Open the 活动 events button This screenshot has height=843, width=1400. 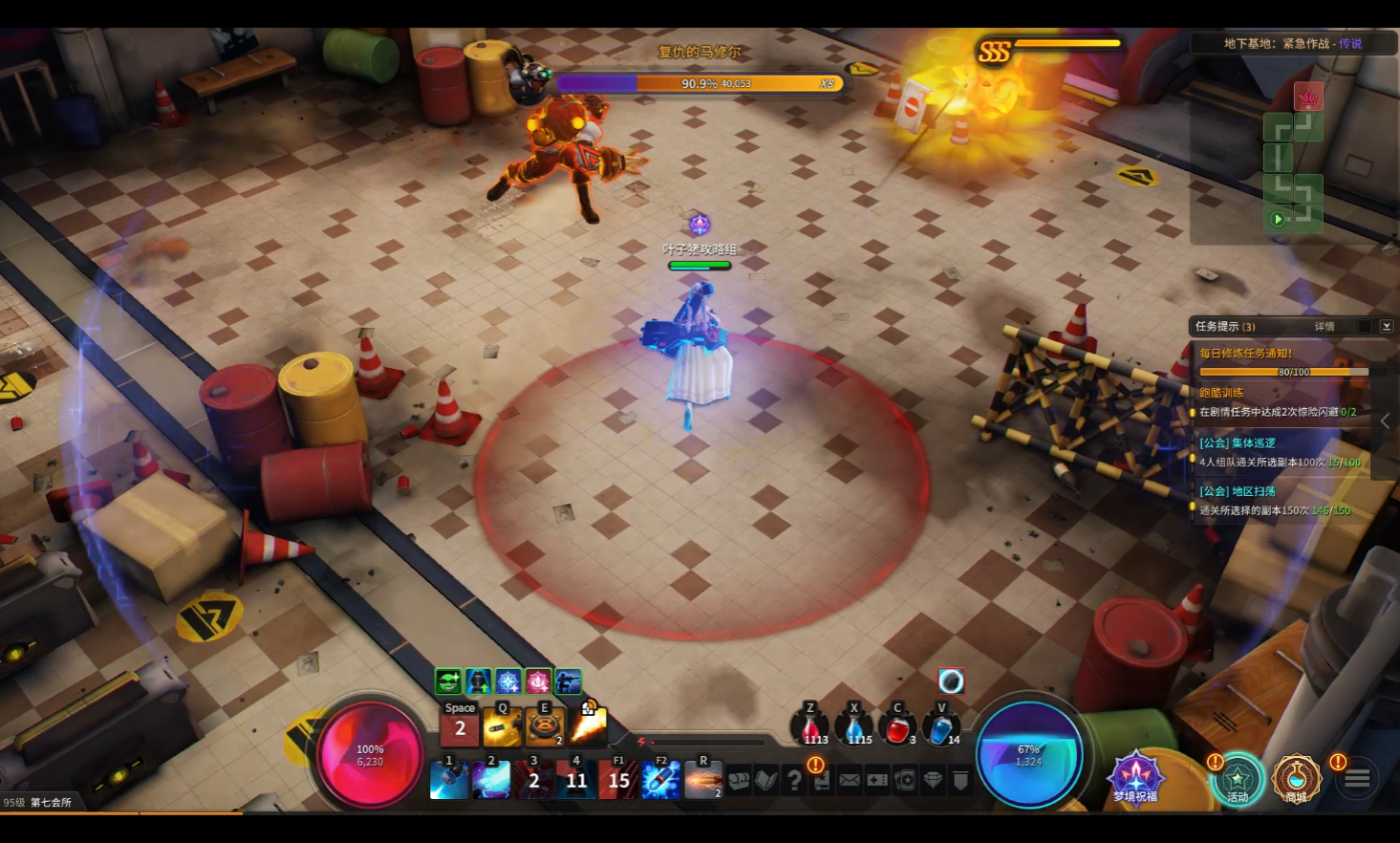pyautogui.click(x=1238, y=779)
